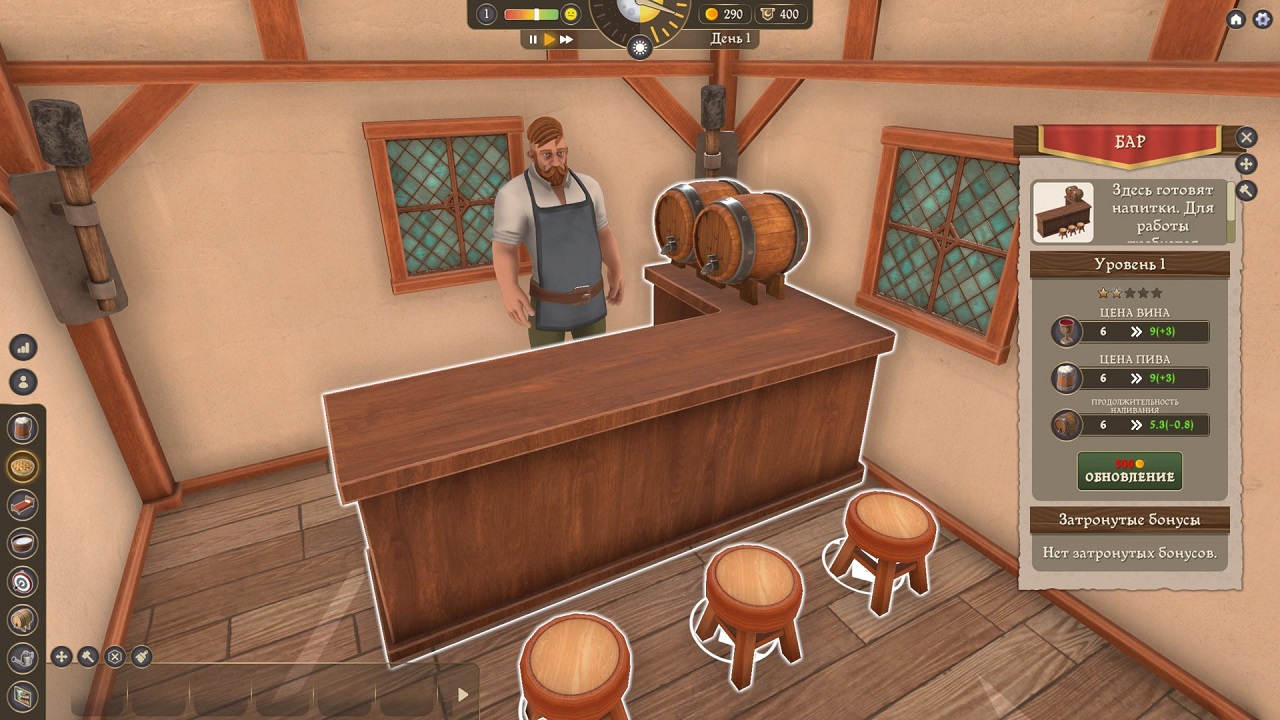This screenshot has height=720, width=1280.
Task: Select the dartboard target build category
Action: (x=23, y=581)
